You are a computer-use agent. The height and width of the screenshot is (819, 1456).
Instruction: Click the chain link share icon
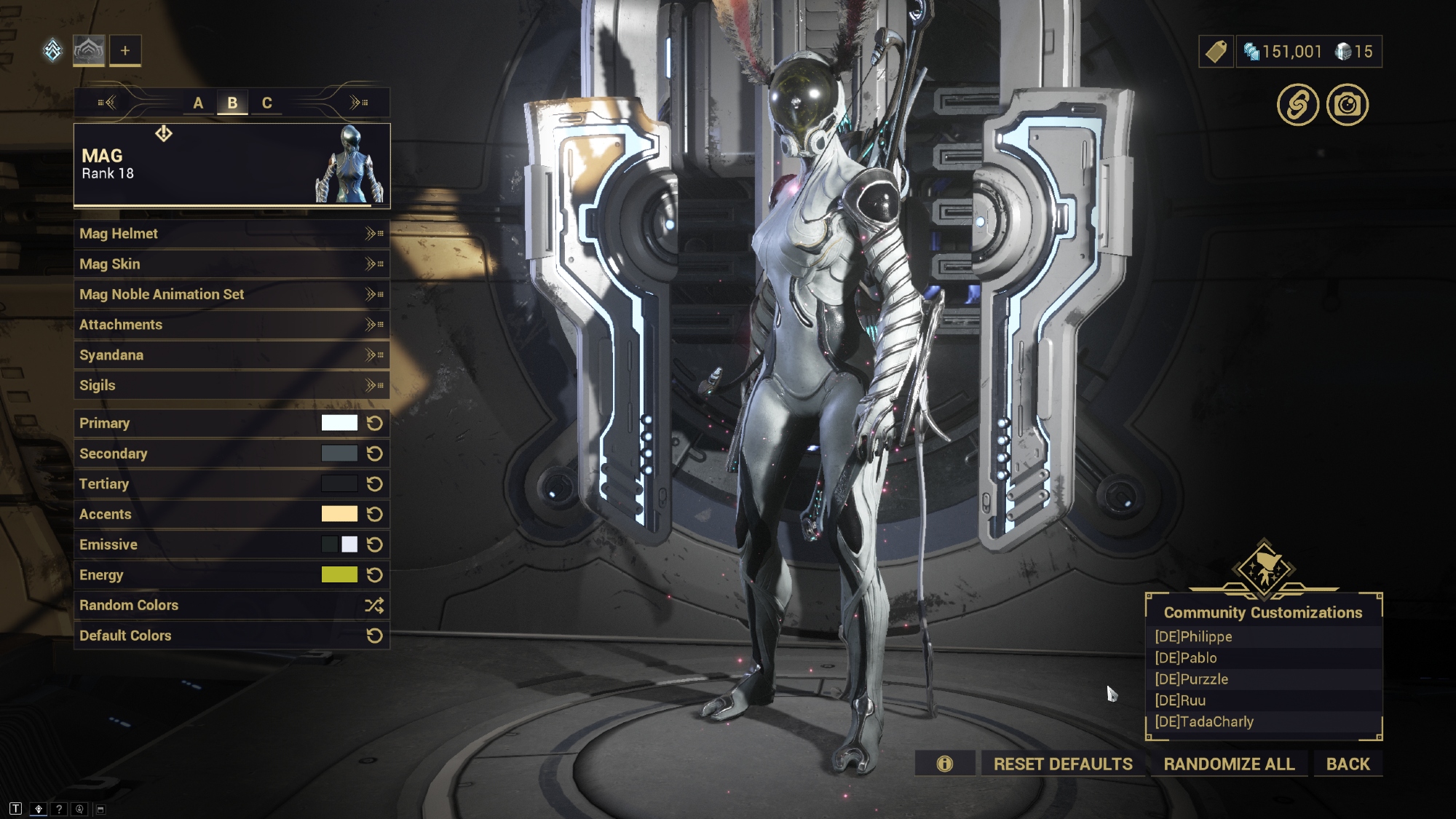pos(1298,105)
